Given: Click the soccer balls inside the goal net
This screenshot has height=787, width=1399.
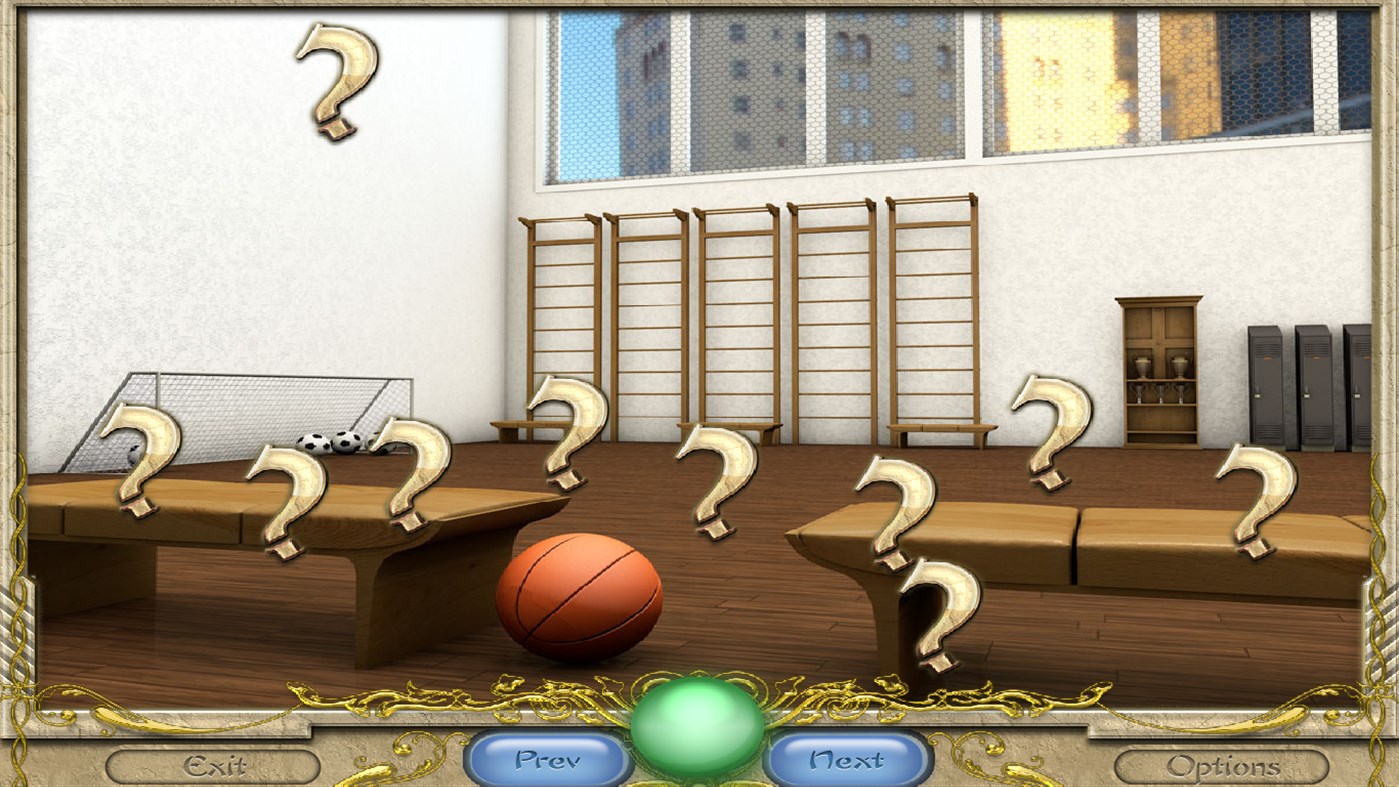Looking at the screenshot, I should click(x=330, y=442).
